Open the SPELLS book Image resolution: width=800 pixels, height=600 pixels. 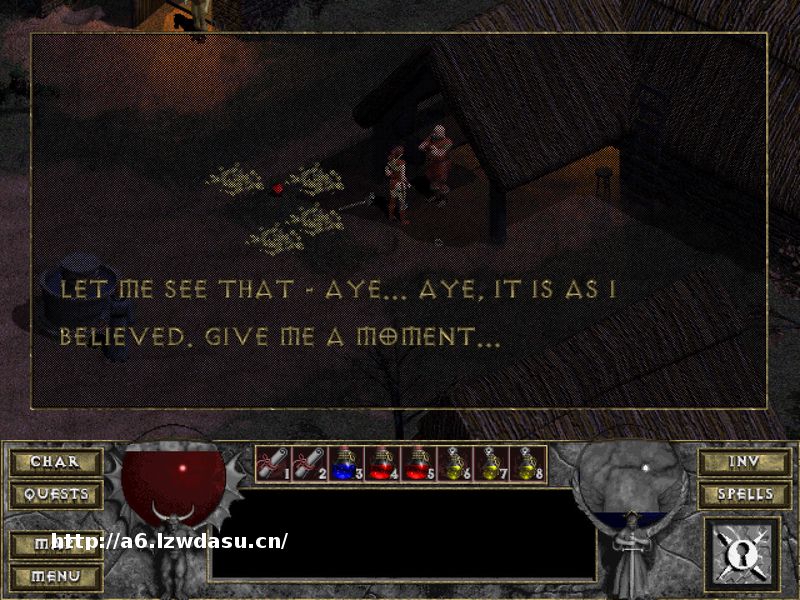(x=744, y=494)
